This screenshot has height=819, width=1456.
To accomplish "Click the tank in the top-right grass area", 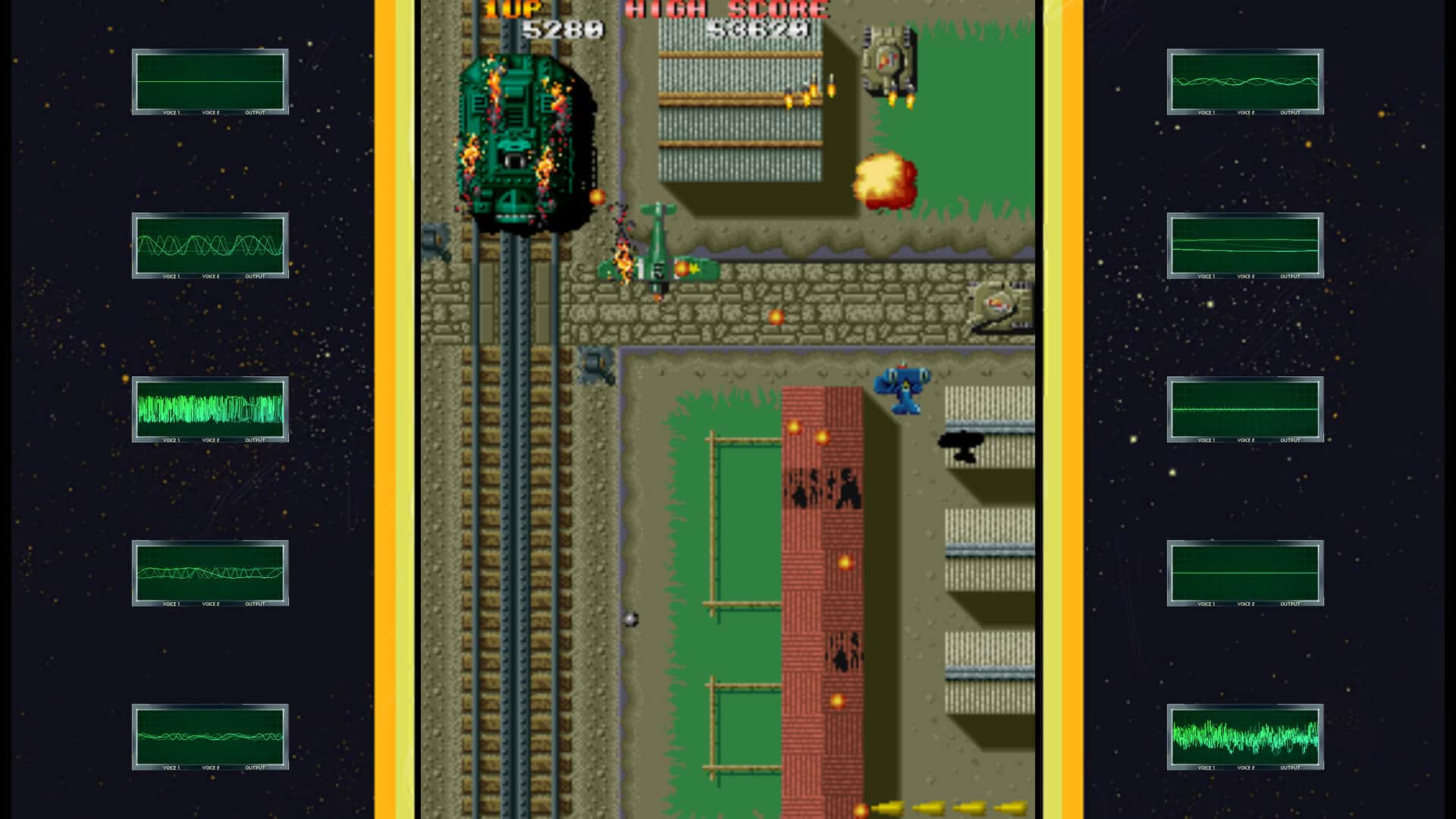I will pos(887,57).
